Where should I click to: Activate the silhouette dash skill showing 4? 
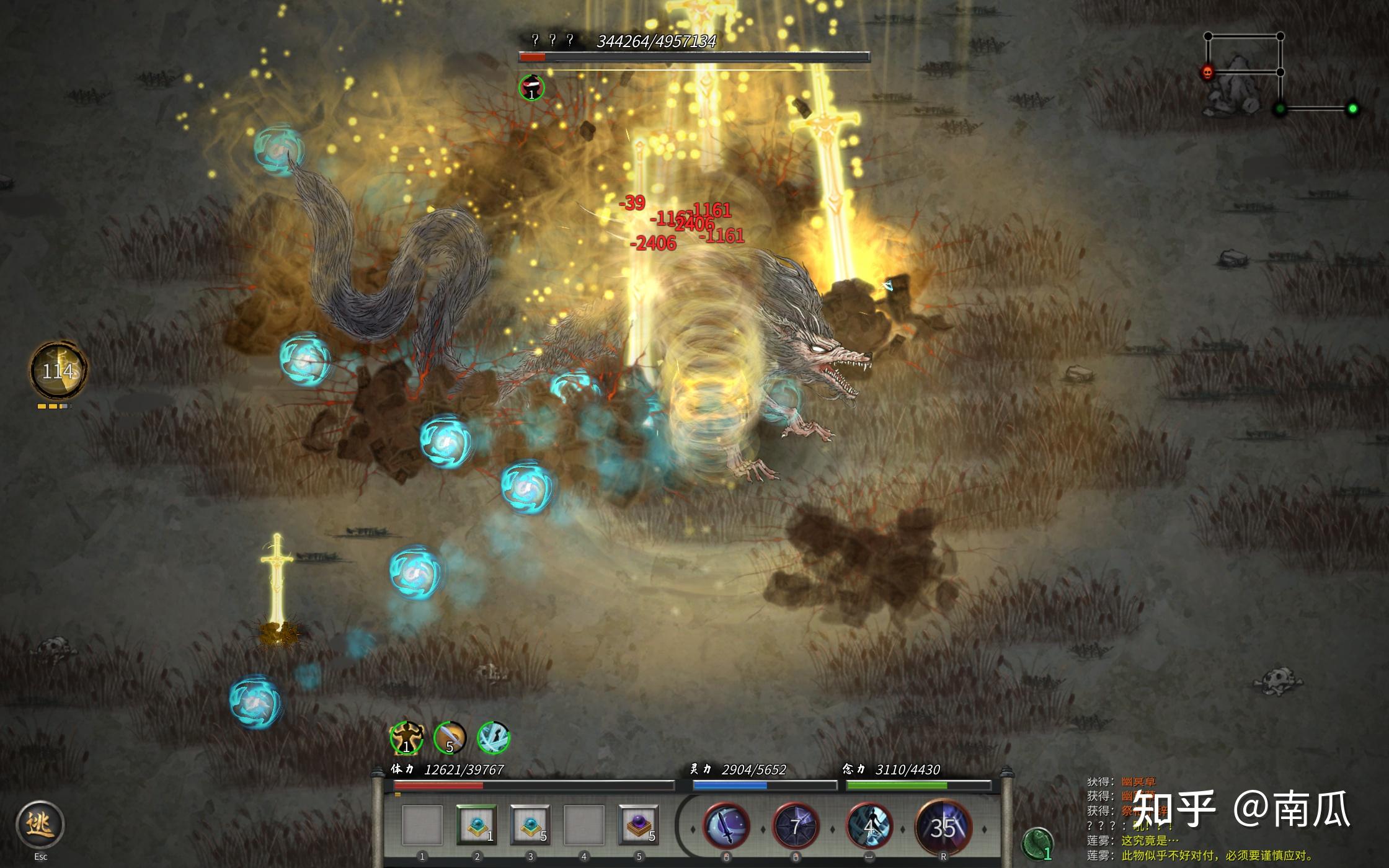pyautogui.click(x=869, y=826)
